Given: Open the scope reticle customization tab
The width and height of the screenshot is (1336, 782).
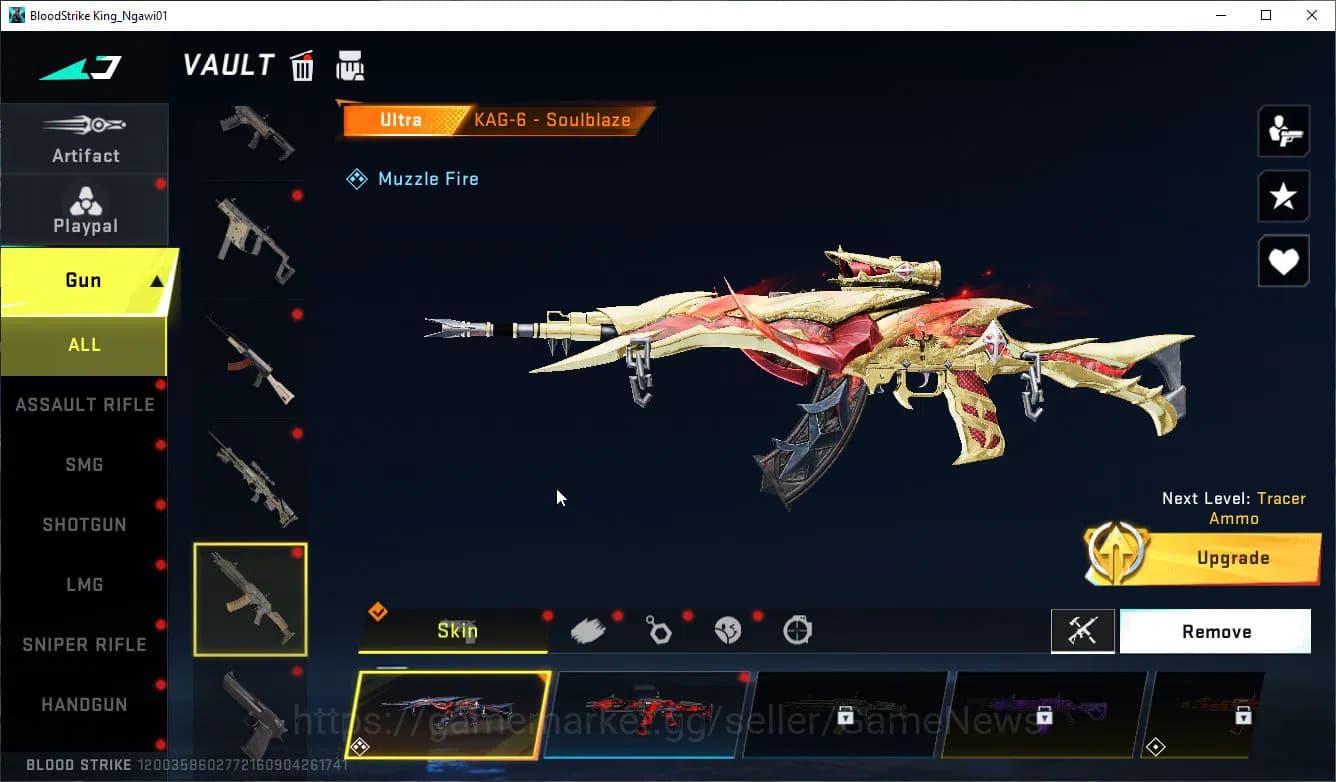Looking at the screenshot, I should coord(797,628).
